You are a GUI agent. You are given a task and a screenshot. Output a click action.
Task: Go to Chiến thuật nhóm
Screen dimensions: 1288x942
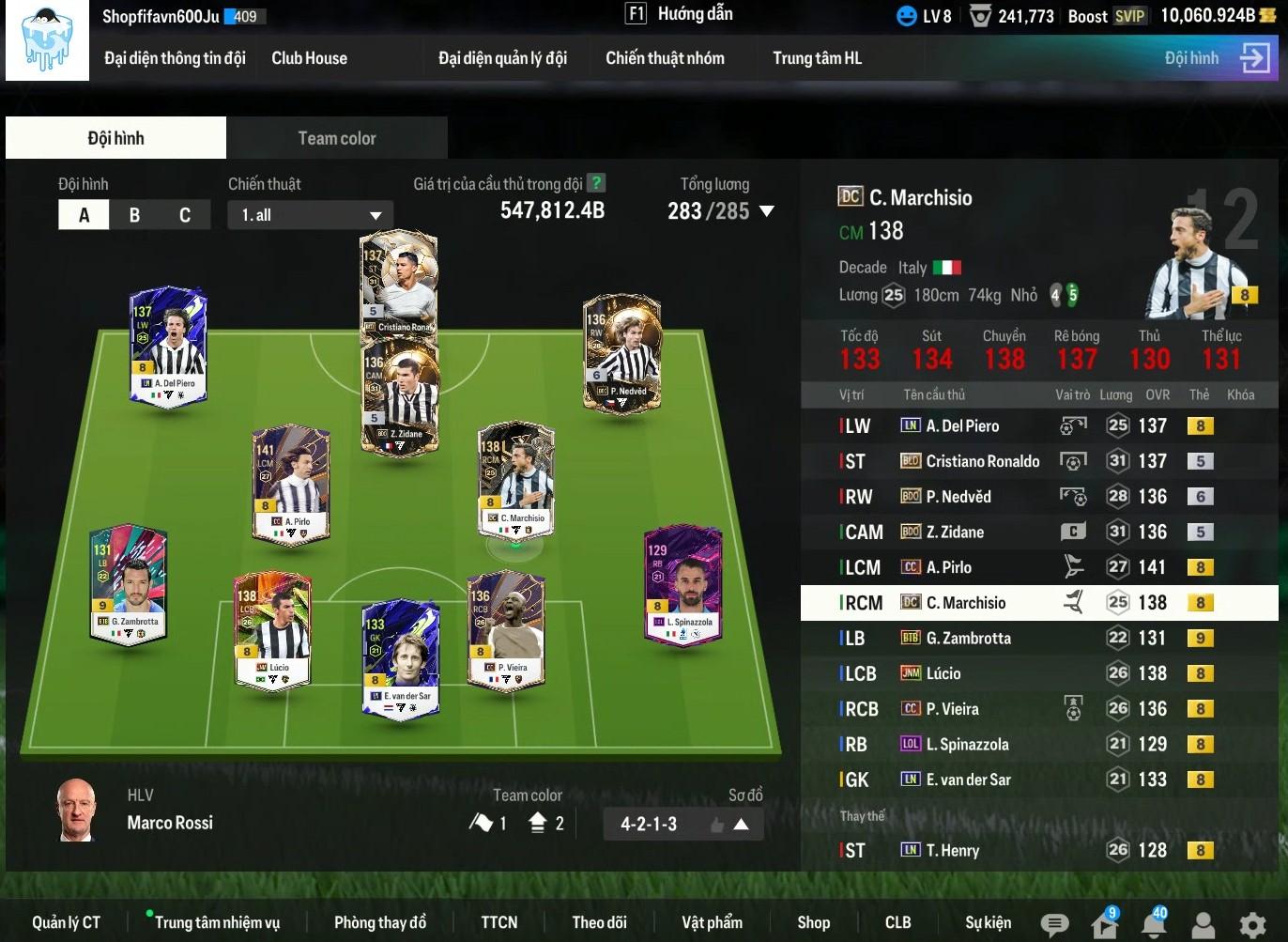pyautogui.click(x=665, y=58)
